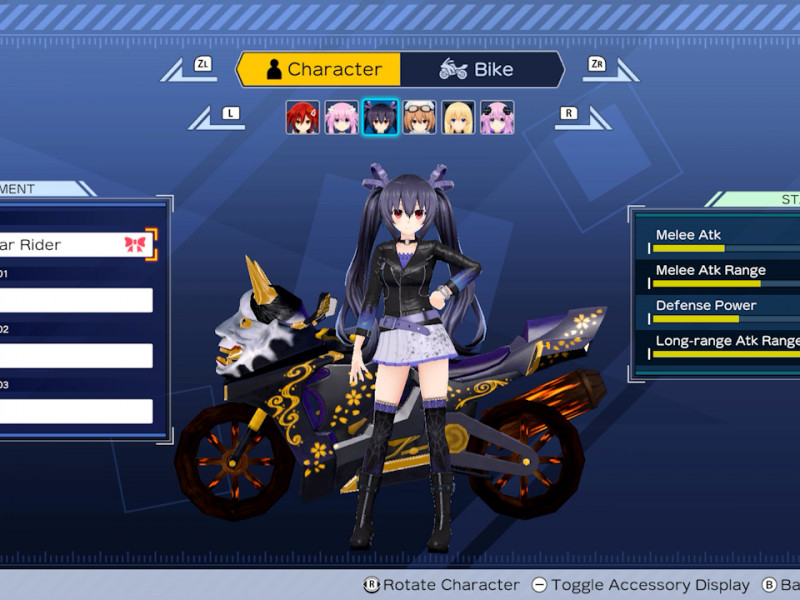
Task: Open the Bike tab
Action: [x=478, y=70]
